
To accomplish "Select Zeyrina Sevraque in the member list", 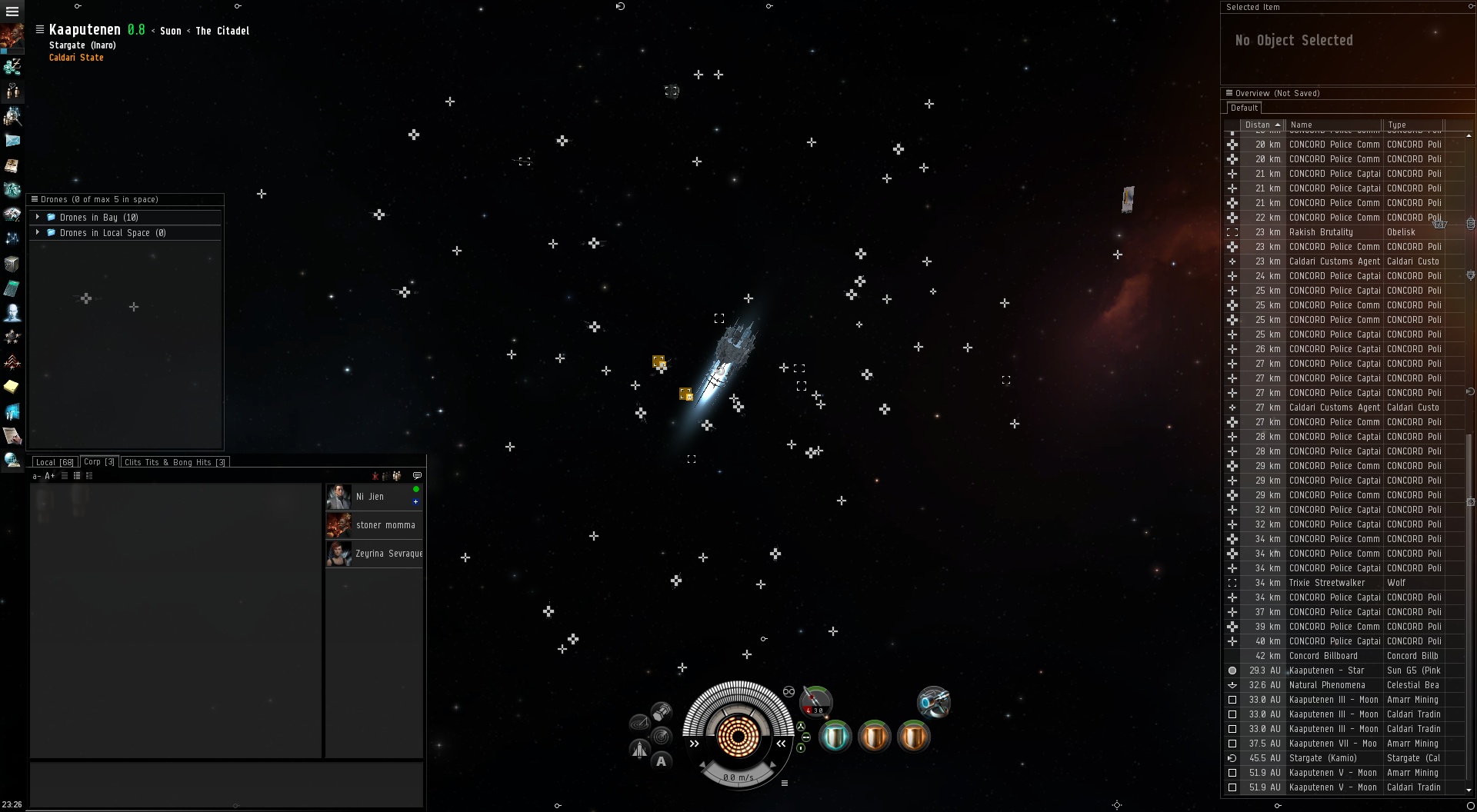I will pos(388,554).
